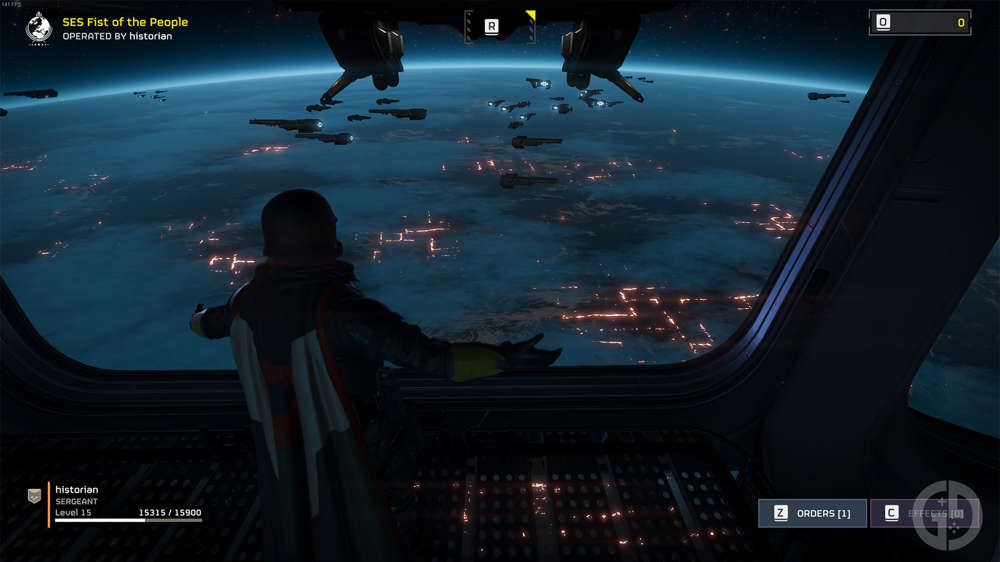Open the social counter box showing 0
This screenshot has width=1000, height=562.
coord(919,22)
